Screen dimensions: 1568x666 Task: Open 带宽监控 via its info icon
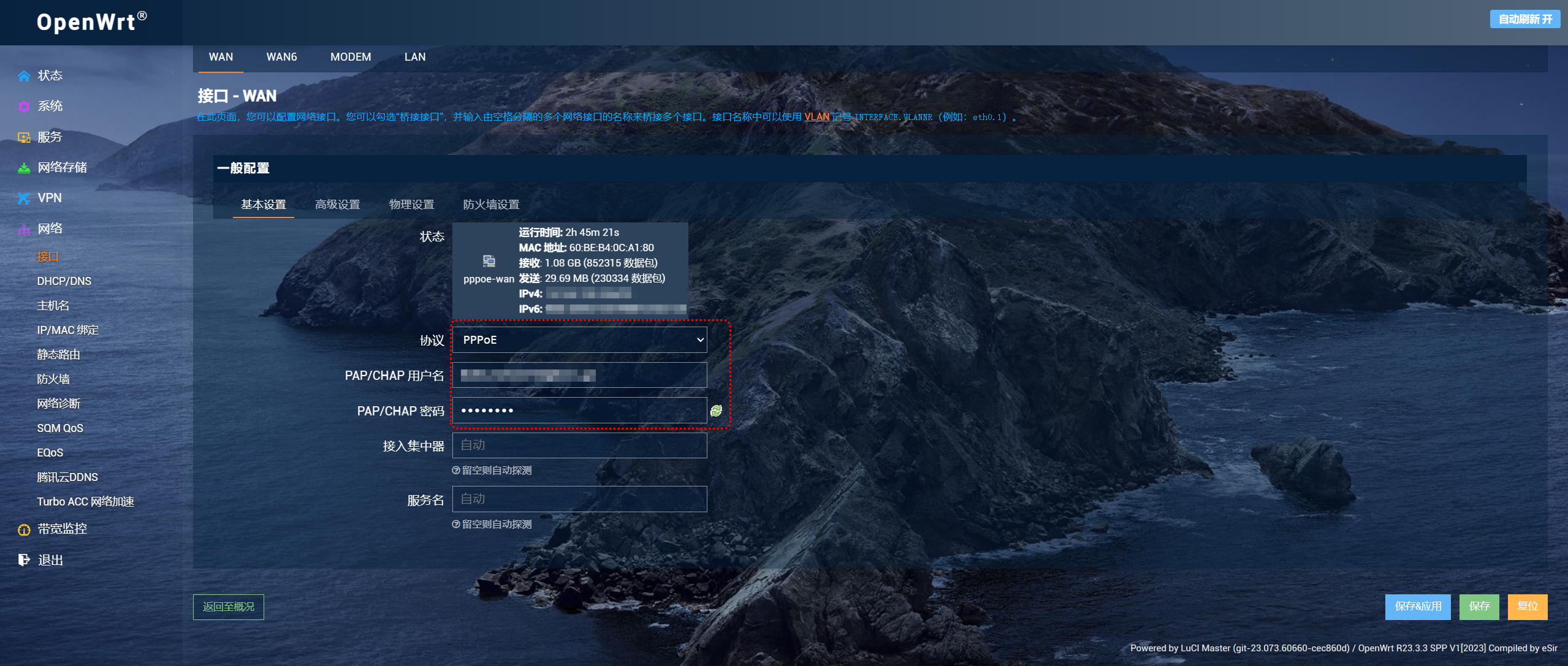[23, 528]
